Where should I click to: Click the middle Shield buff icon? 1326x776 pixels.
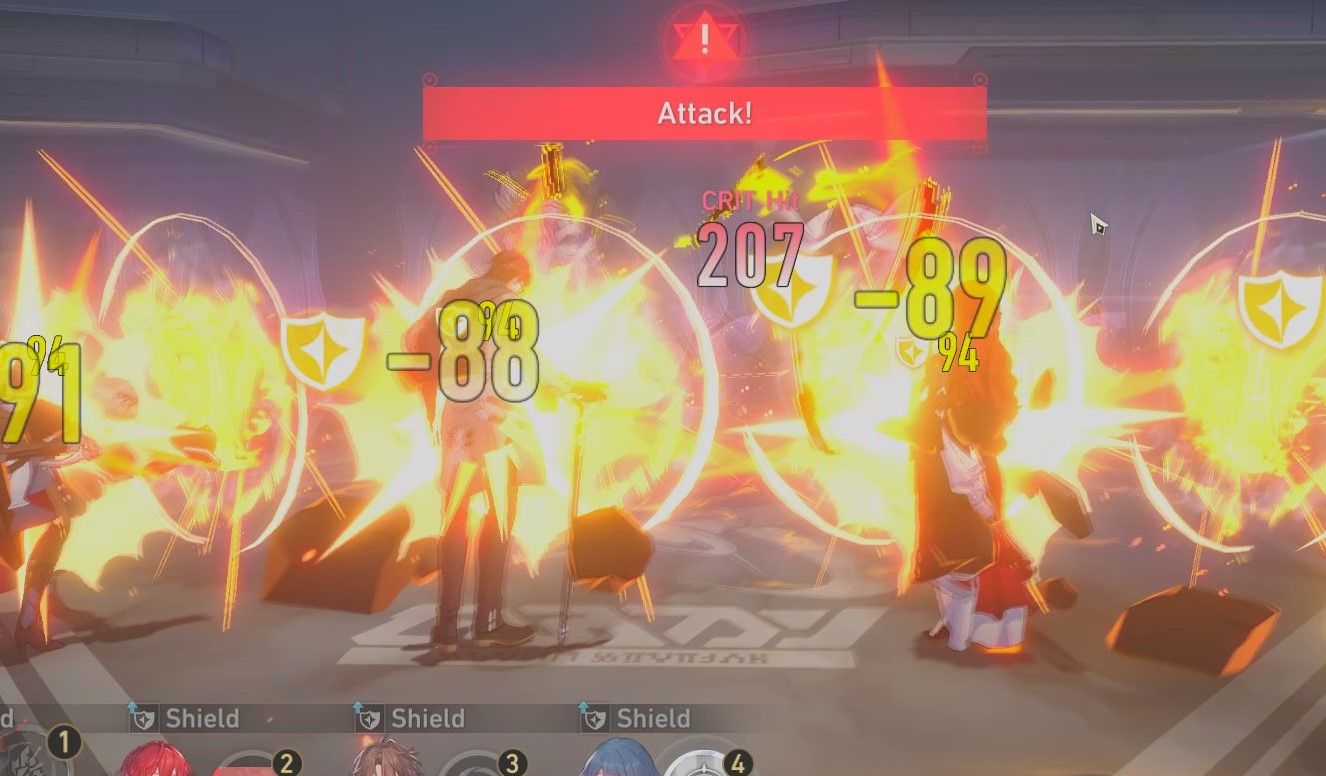[x=371, y=717]
